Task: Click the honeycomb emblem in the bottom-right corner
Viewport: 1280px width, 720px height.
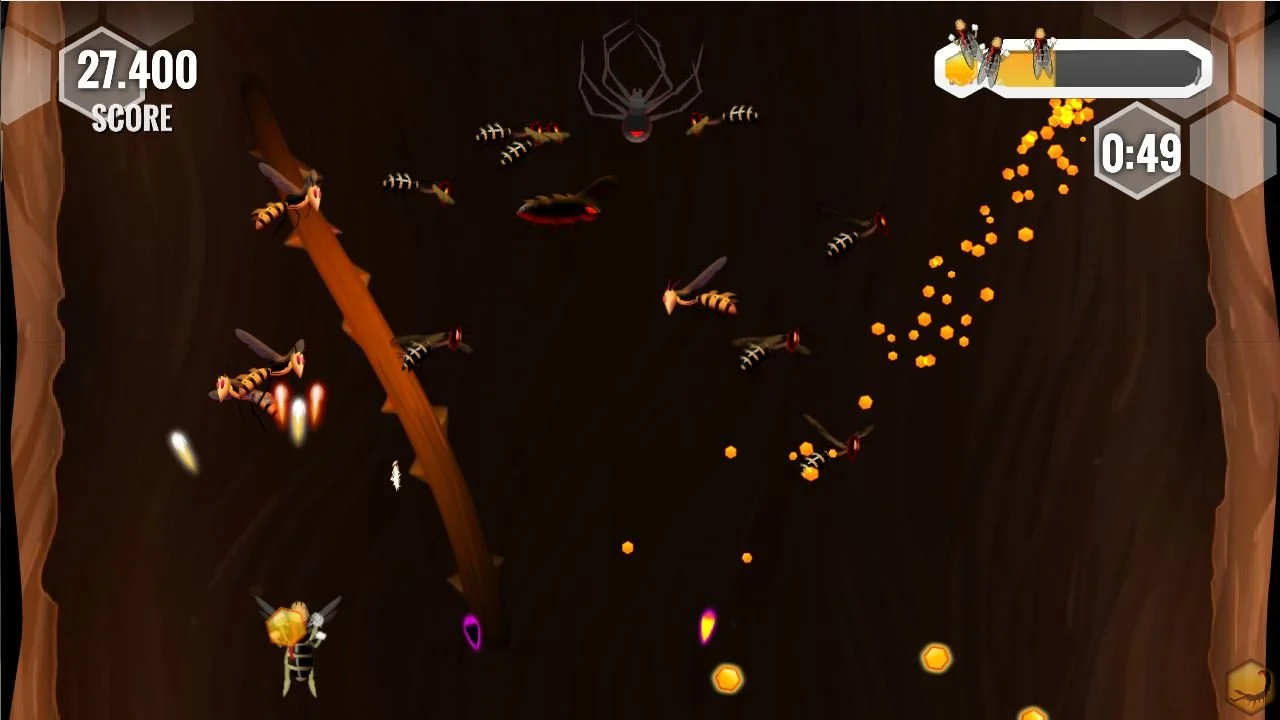Action: 1243,687
